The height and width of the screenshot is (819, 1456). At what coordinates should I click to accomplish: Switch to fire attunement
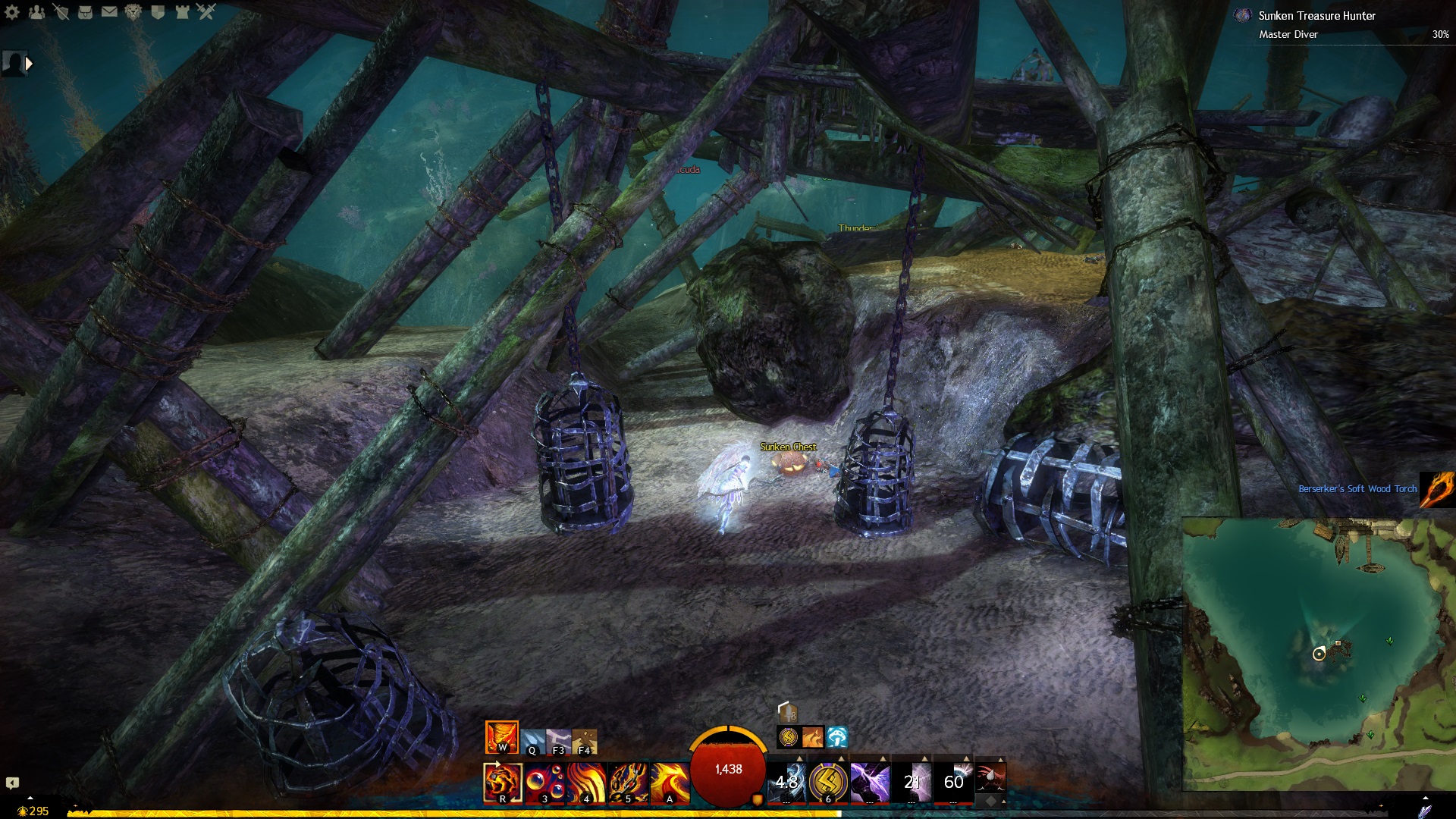(501, 737)
